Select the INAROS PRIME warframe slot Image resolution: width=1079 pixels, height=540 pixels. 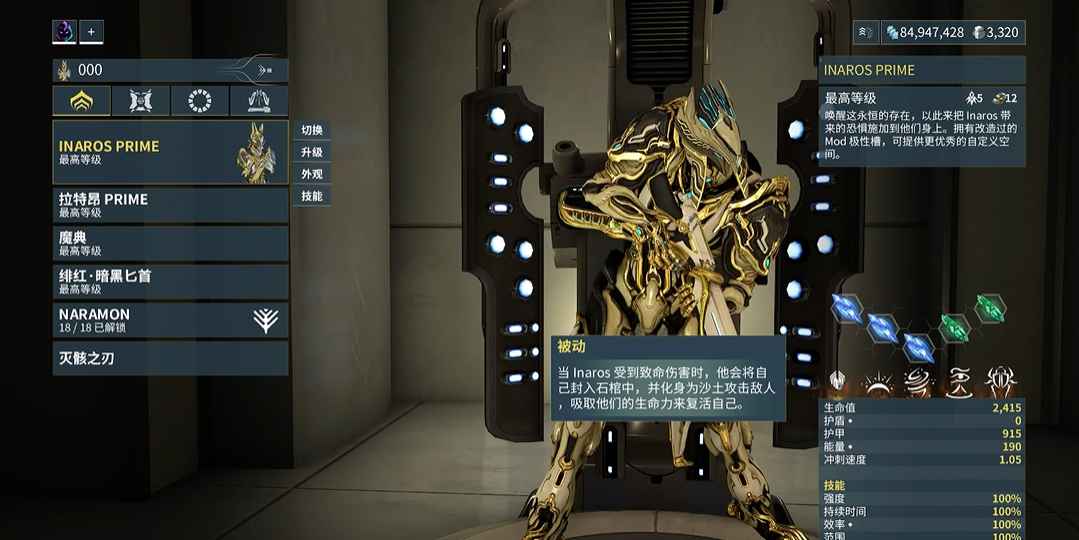pos(170,152)
